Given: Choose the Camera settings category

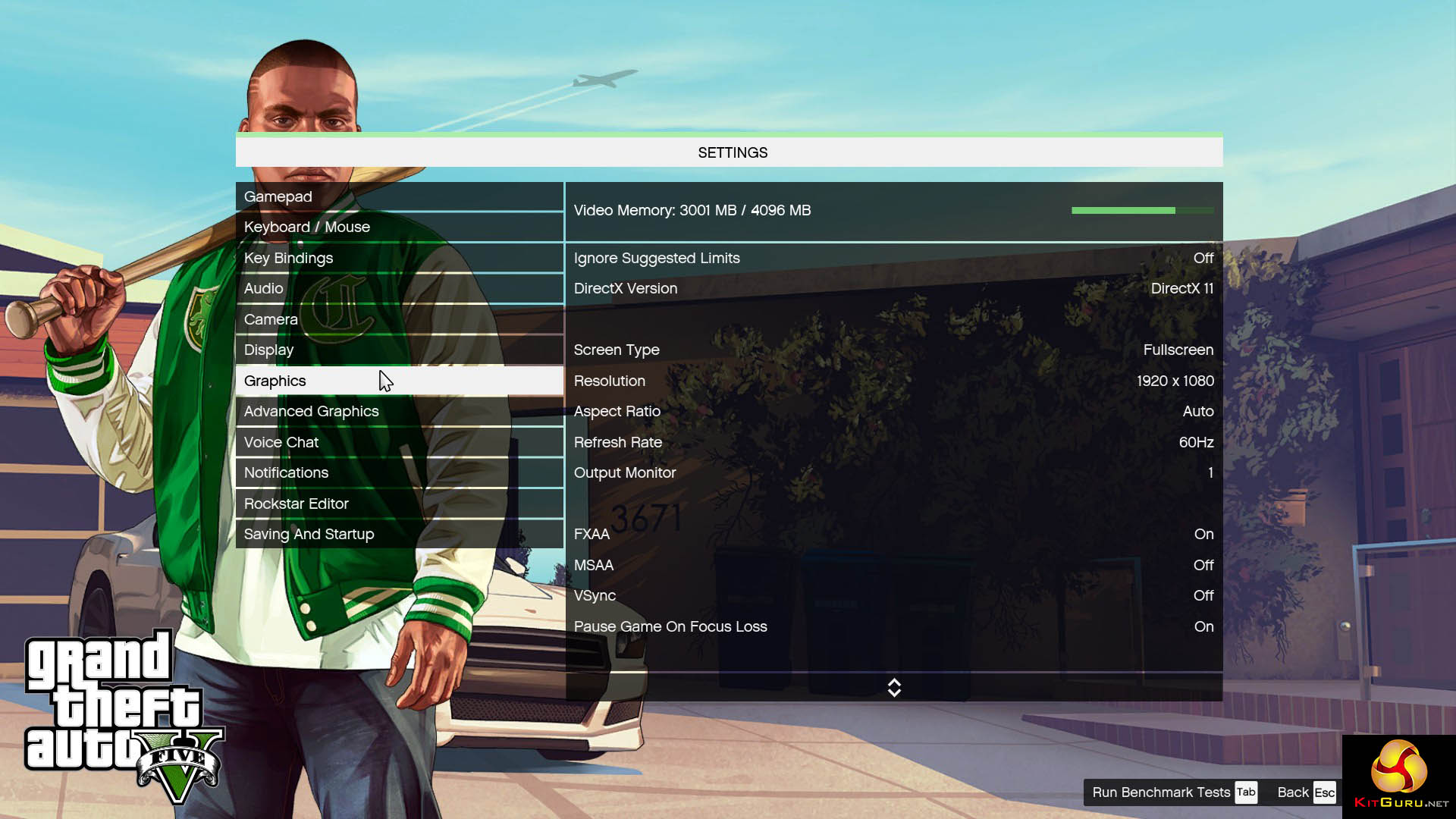Looking at the screenshot, I should coord(399,319).
